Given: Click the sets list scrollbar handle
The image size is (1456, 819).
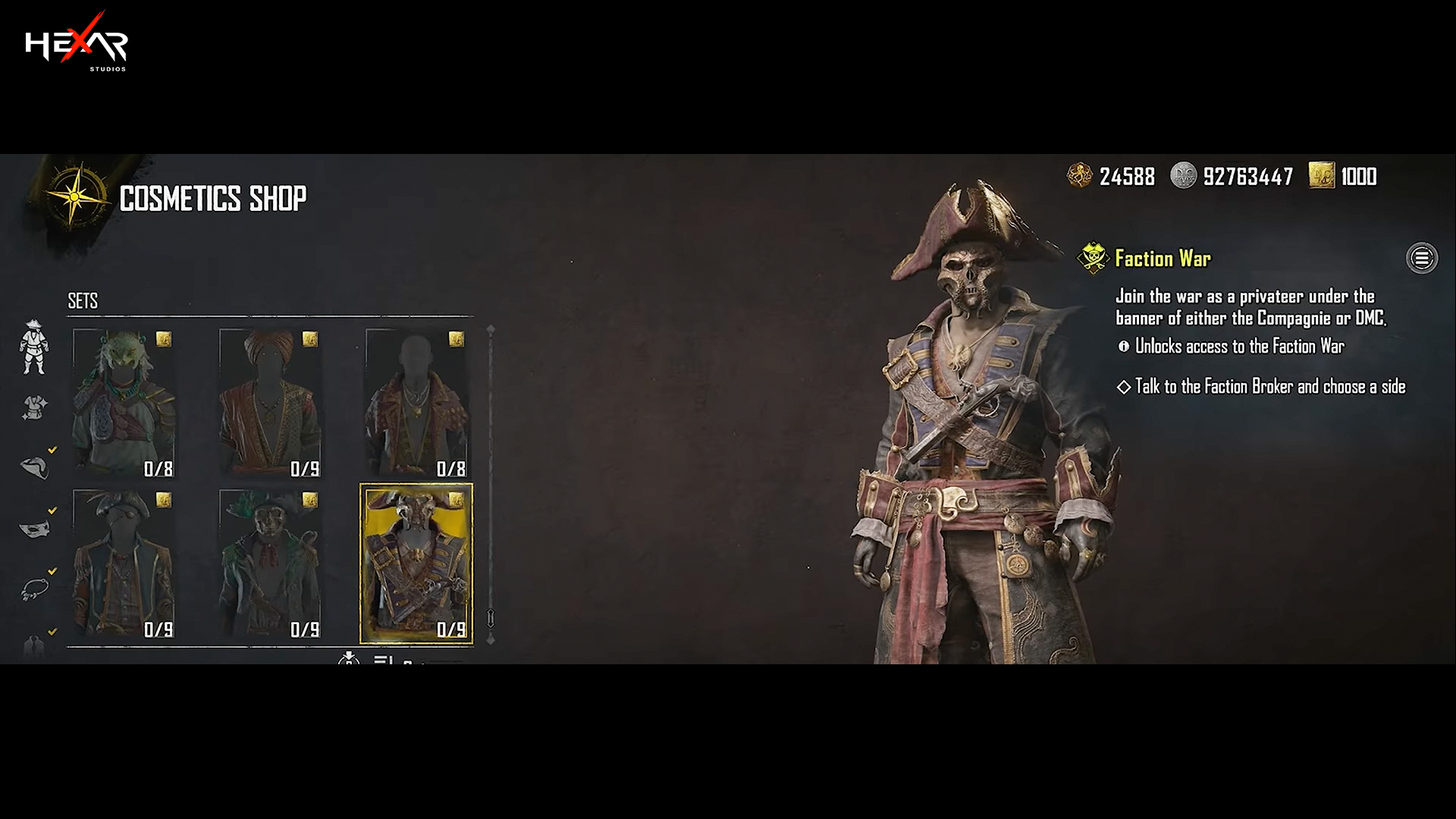Looking at the screenshot, I should coord(491,618).
